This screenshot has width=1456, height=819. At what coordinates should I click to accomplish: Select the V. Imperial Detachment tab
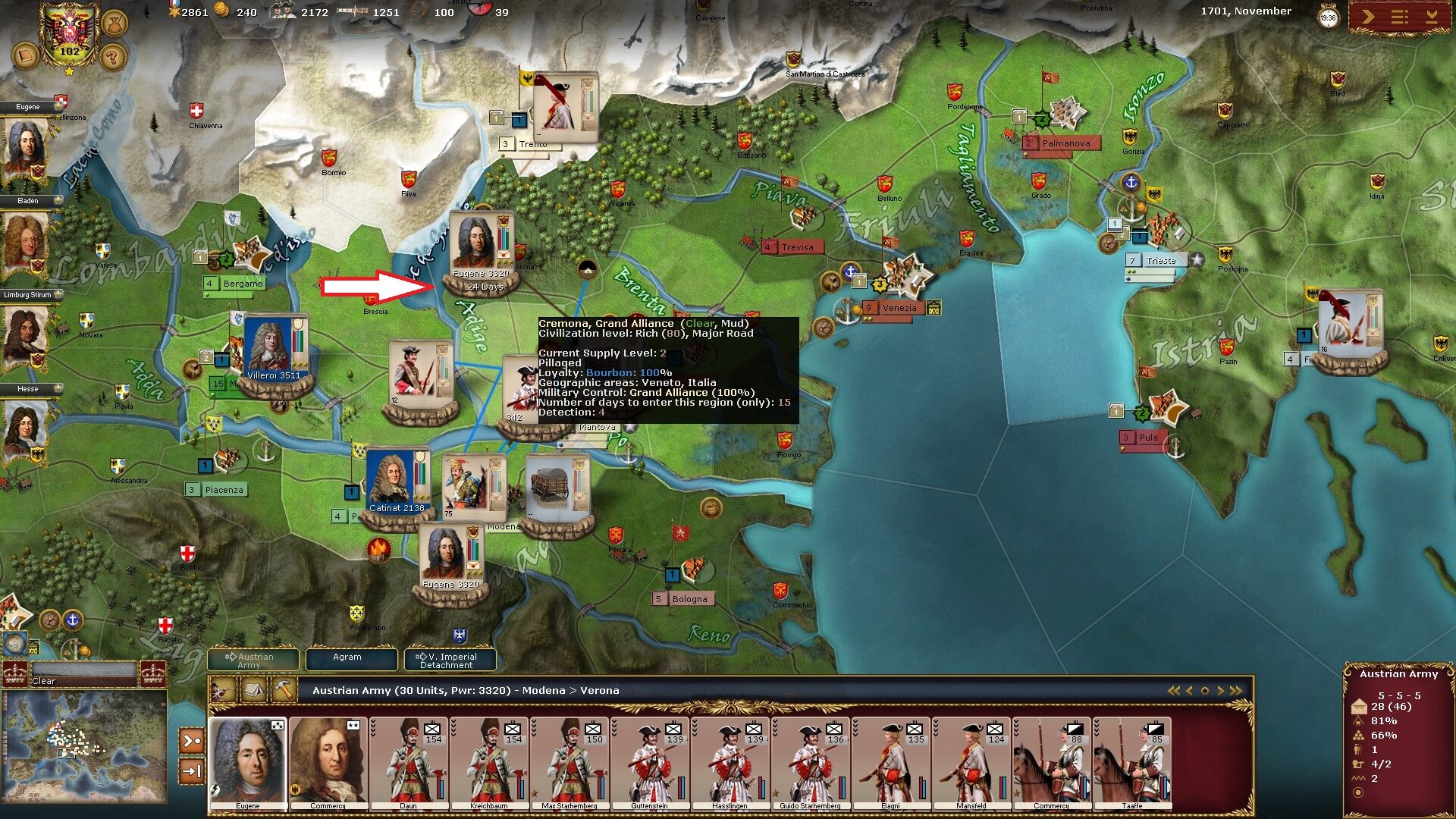450,661
